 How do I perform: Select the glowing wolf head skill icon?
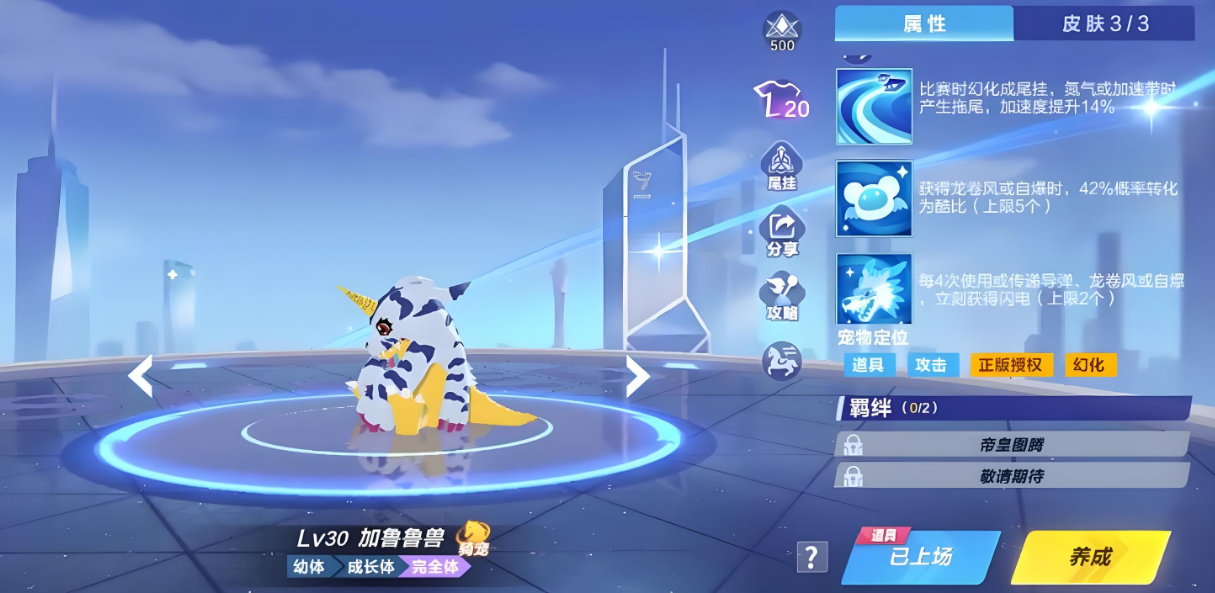pos(874,288)
